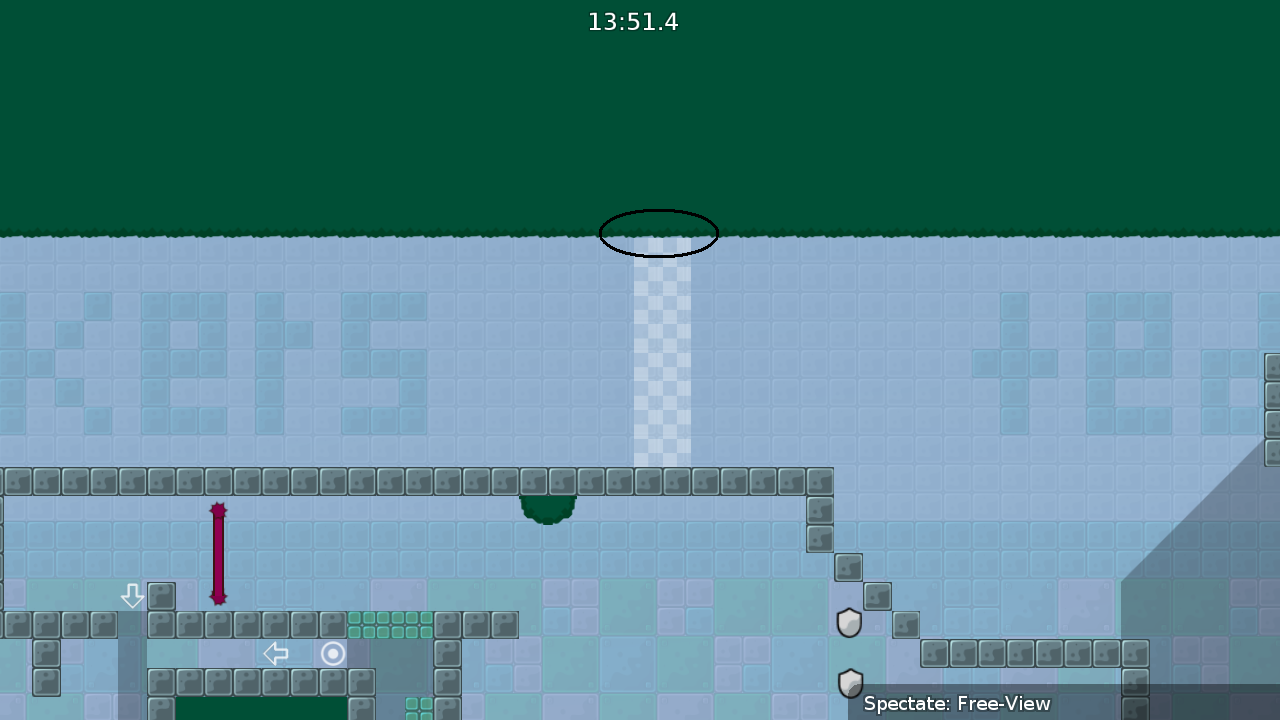Toggle off the pink laser door barrier
Image resolution: width=1280 pixels, height=720 pixels.
click(x=218, y=555)
